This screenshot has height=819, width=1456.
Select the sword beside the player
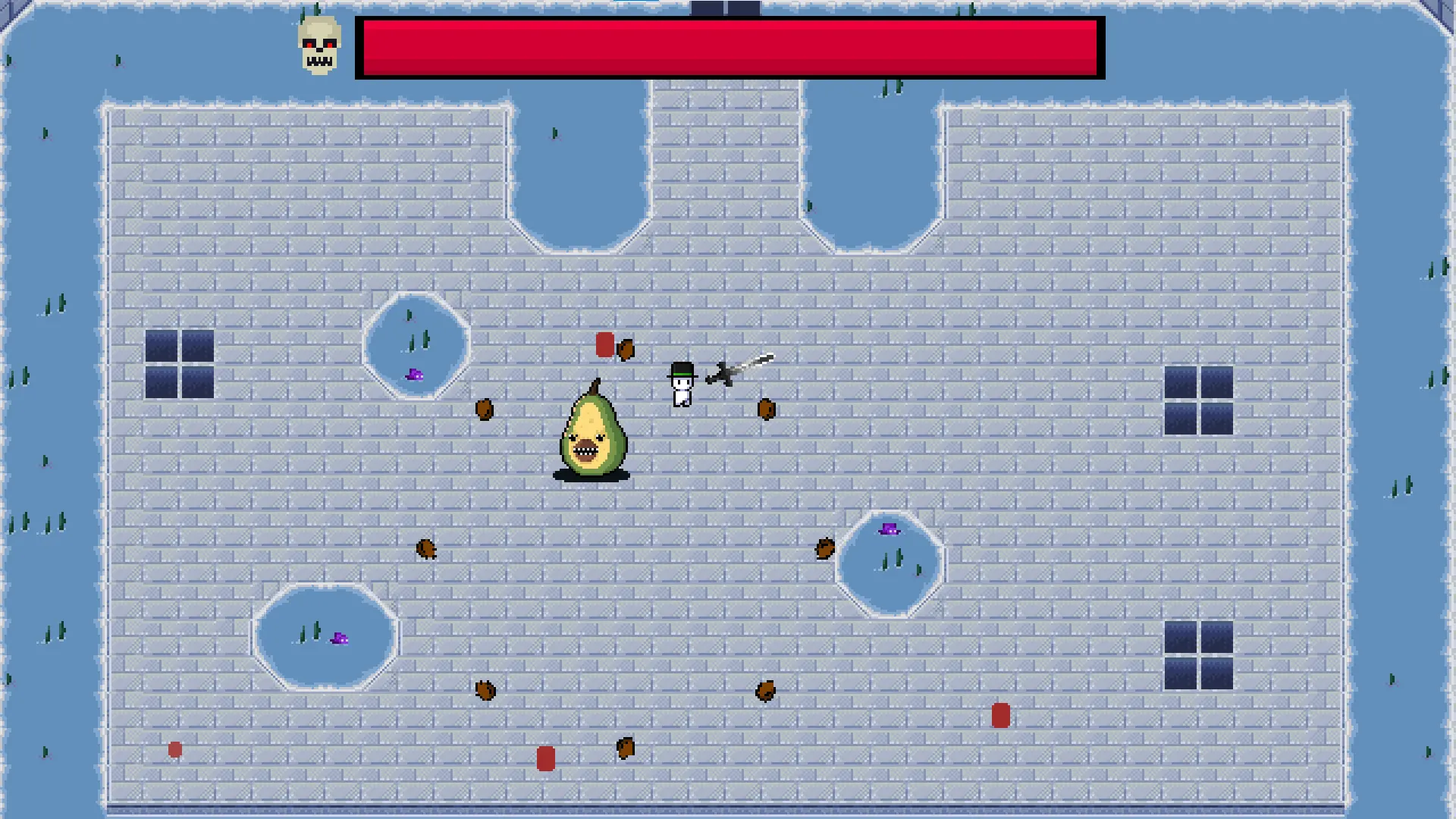pyautogui.click(x=739, y=368)
